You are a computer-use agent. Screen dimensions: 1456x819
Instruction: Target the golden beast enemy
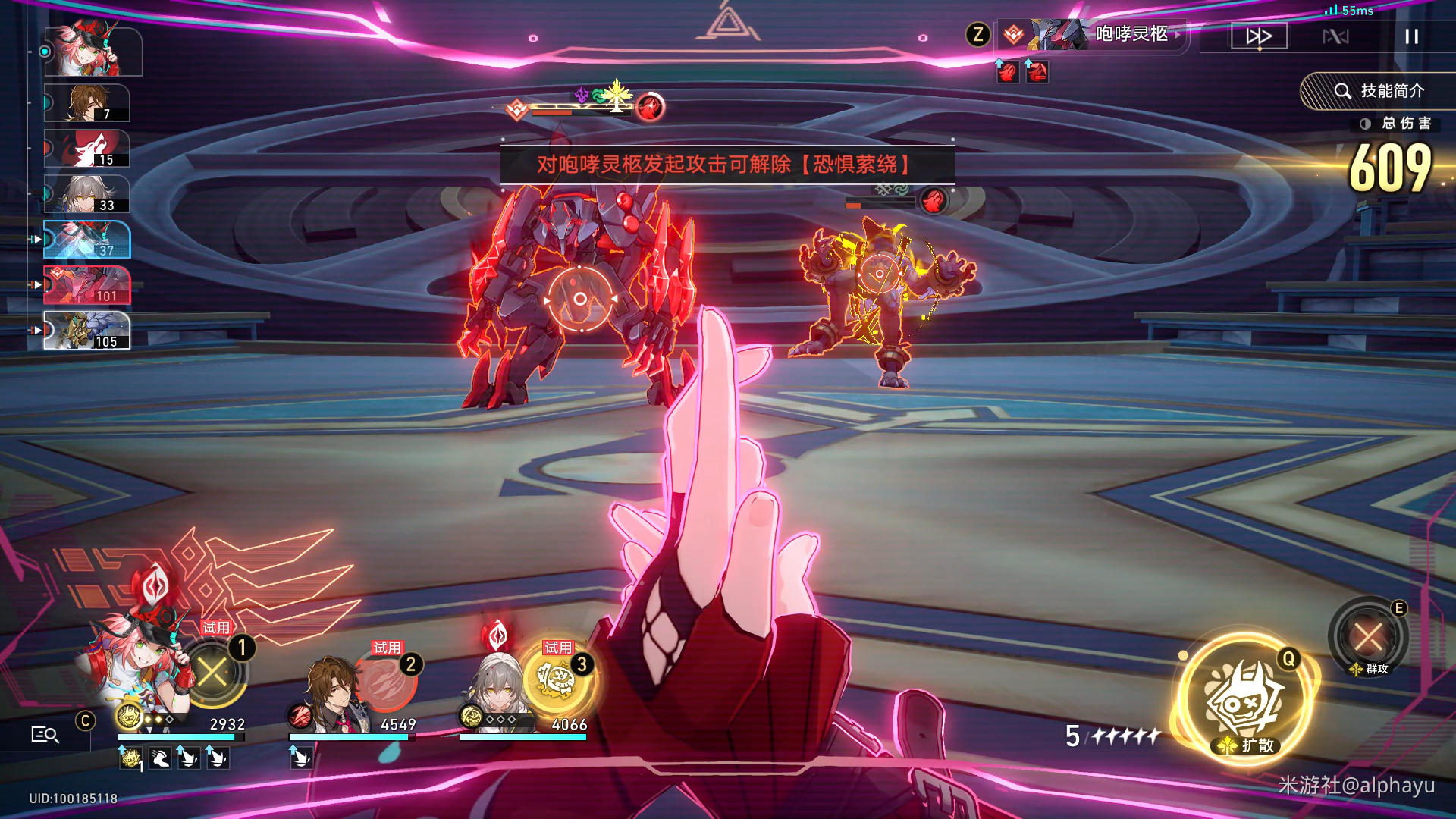(x=880, y=275)
